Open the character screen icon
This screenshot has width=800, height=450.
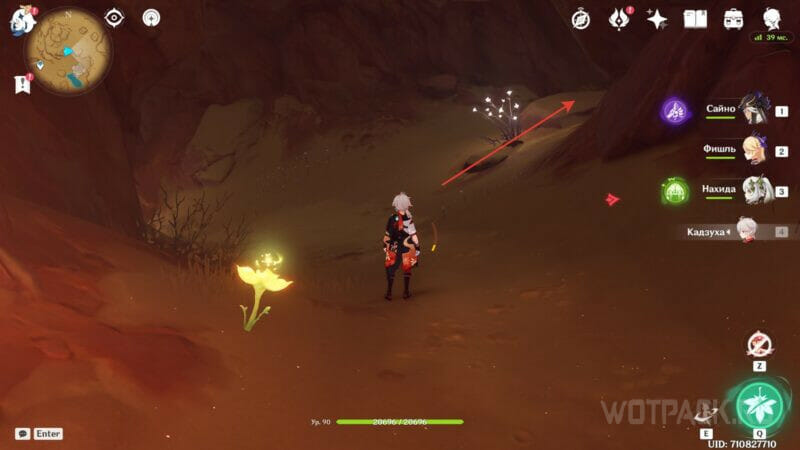pyautogui.click(x=772, y=18)
